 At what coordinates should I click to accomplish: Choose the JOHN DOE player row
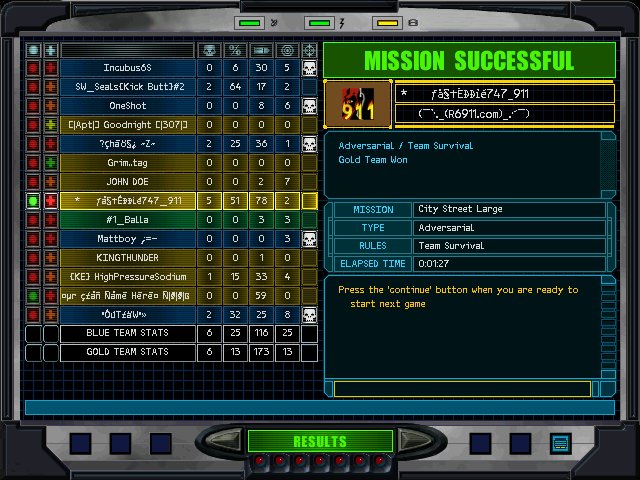(127, 182)
